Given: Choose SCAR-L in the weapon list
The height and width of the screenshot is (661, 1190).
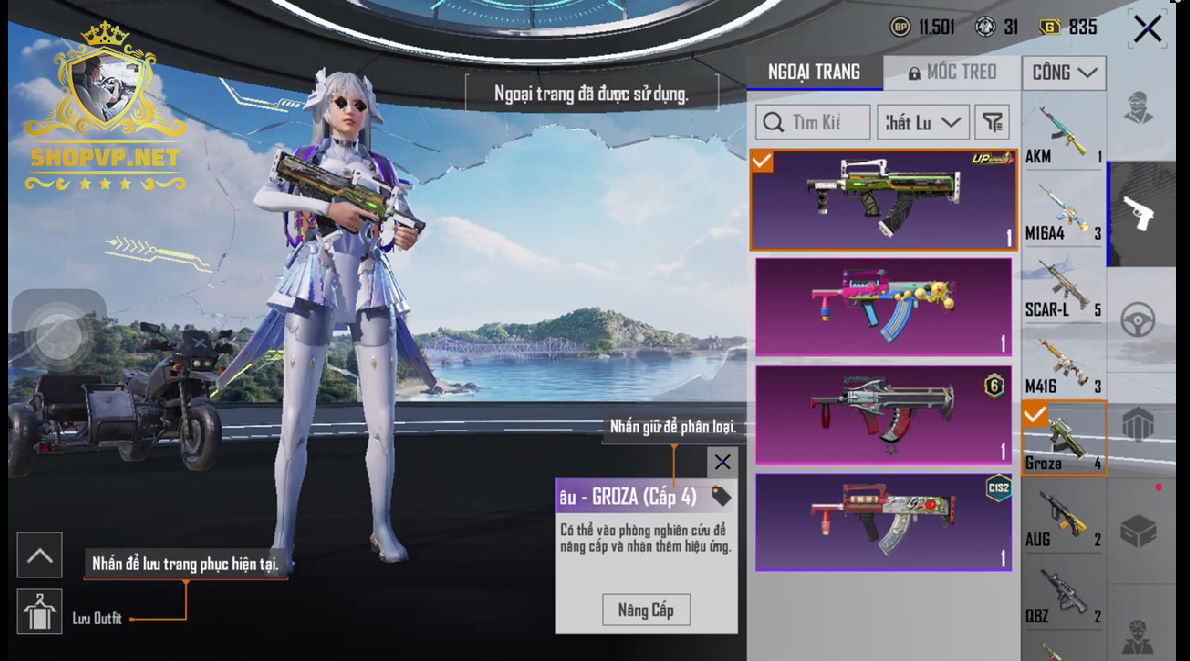Looking at the screenshot, I should [1063, 287].
